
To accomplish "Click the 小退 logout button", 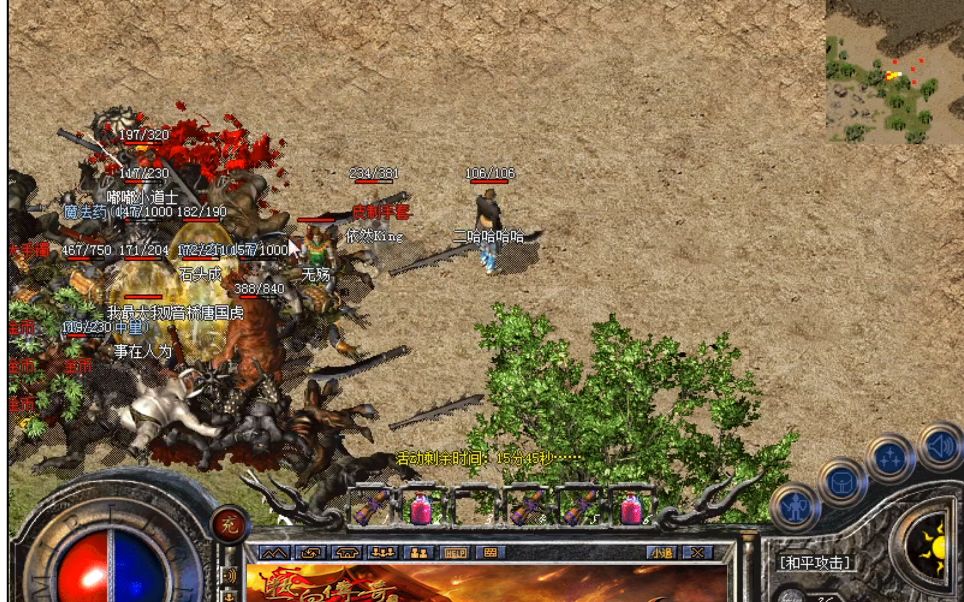I will tap(660, 552).
